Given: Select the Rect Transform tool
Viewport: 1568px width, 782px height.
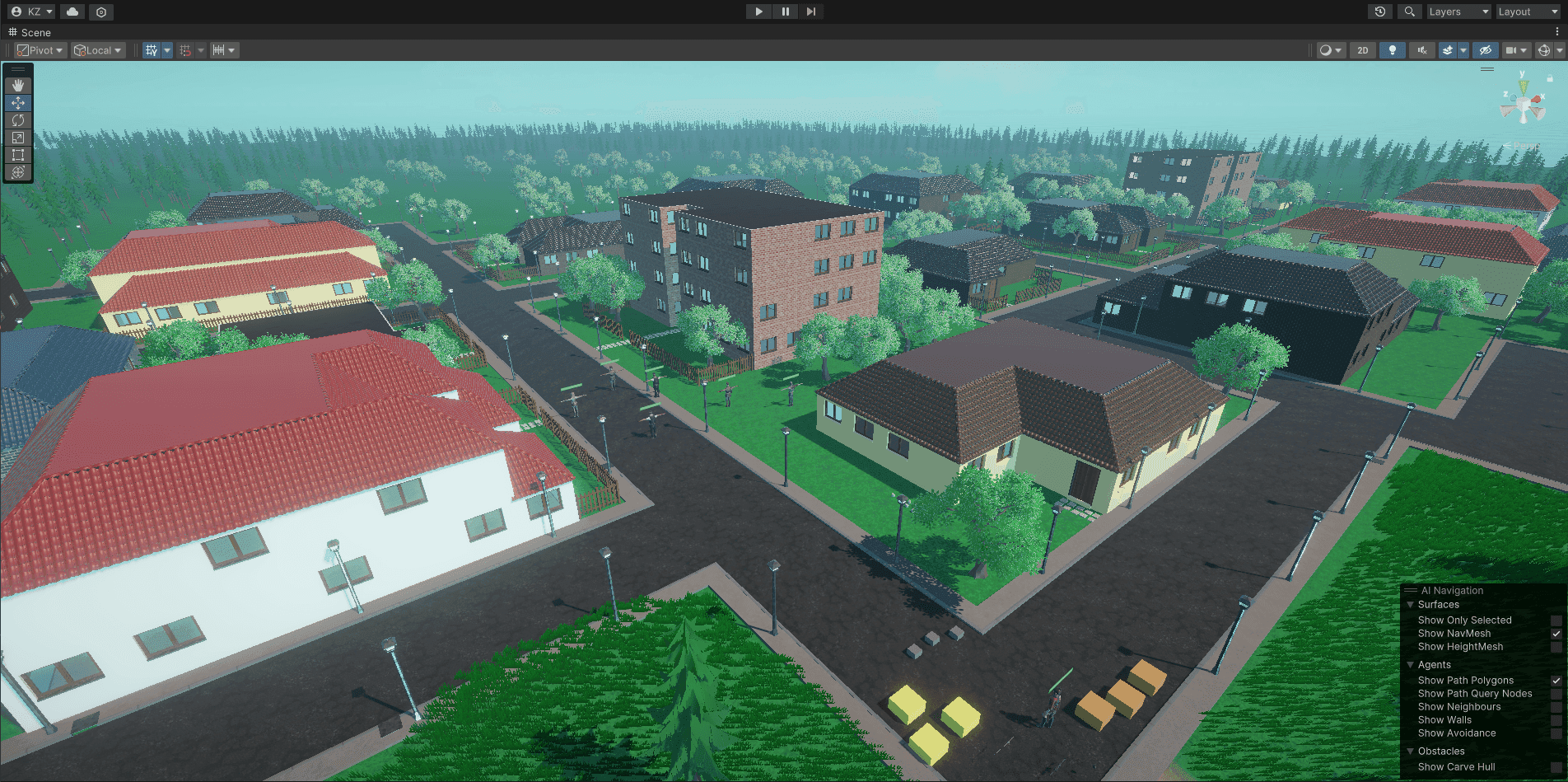Looking at the screenshot, I should click(18, 155).
